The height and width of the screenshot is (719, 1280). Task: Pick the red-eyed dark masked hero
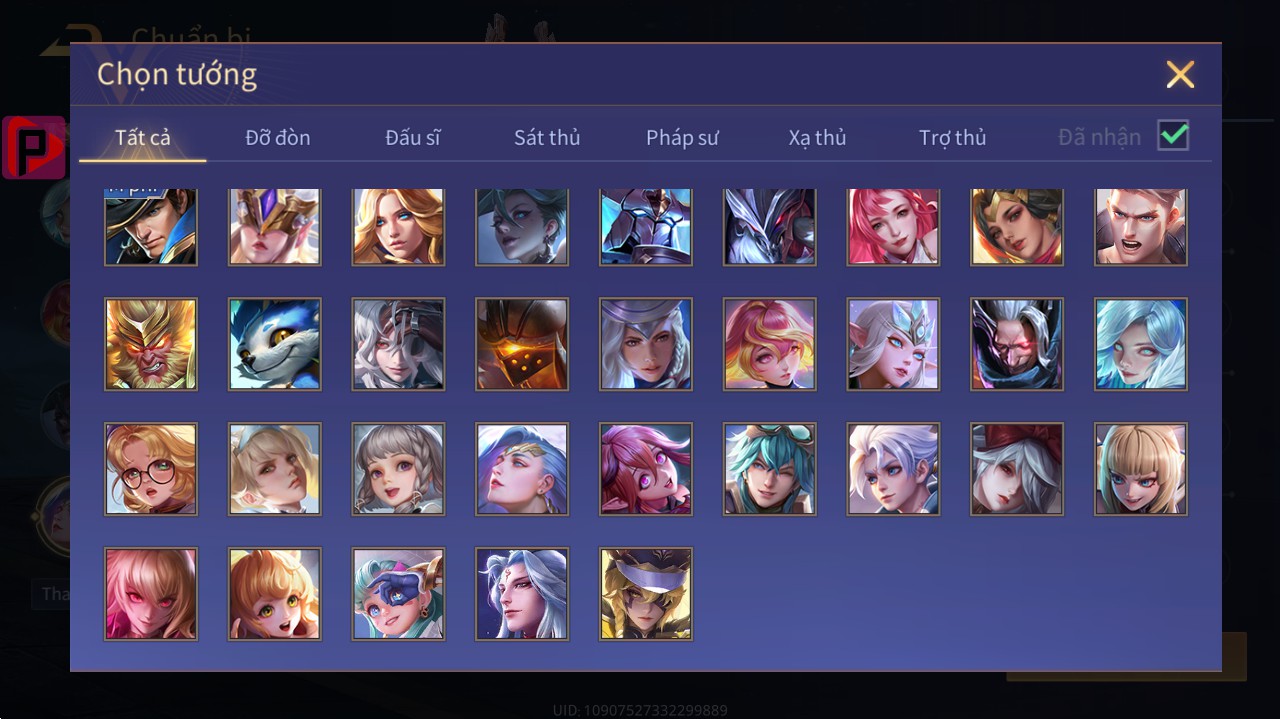pyautogui.click(x=1017, y=344)
